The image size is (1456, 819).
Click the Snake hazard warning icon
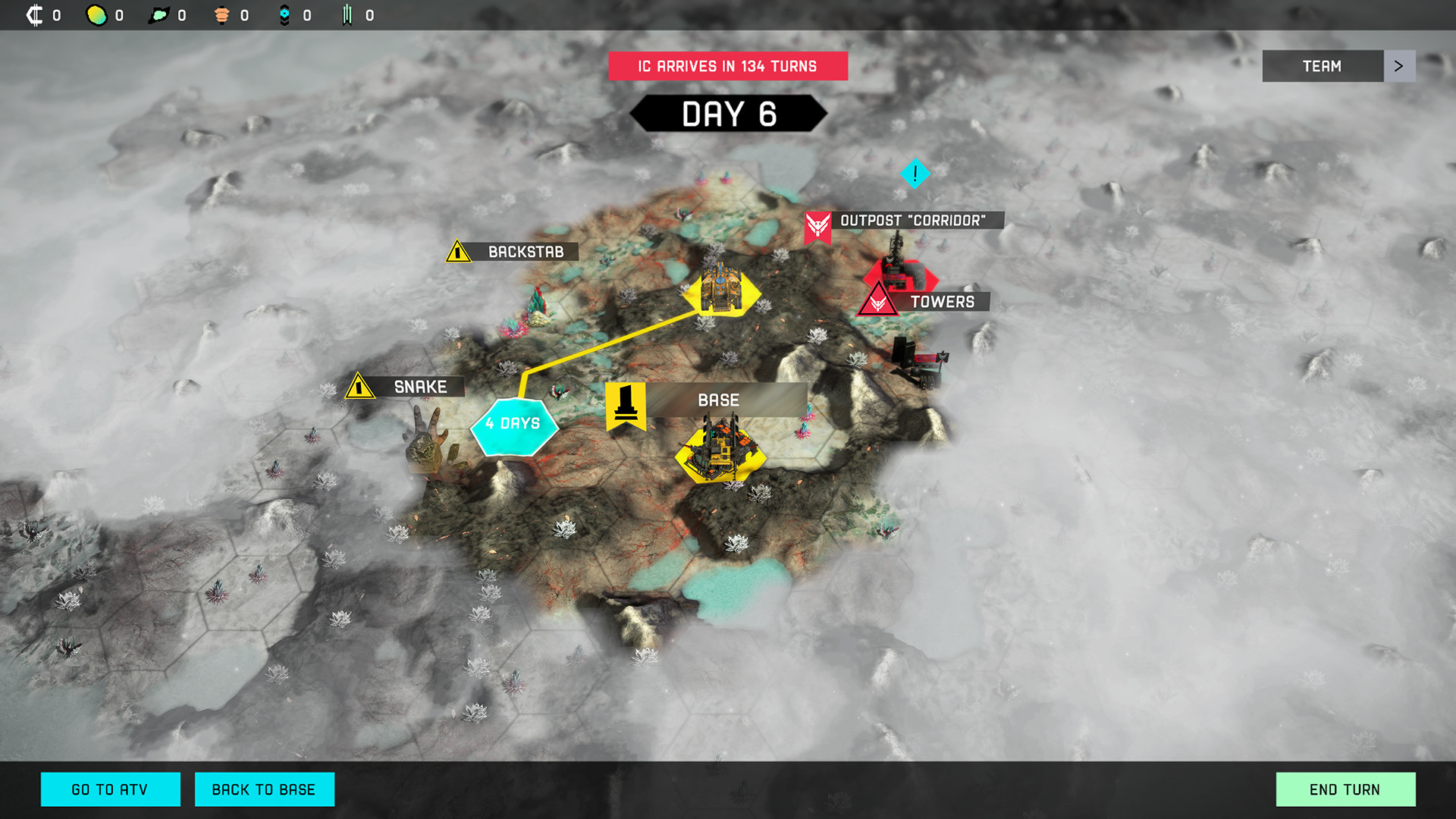point(359,387)
